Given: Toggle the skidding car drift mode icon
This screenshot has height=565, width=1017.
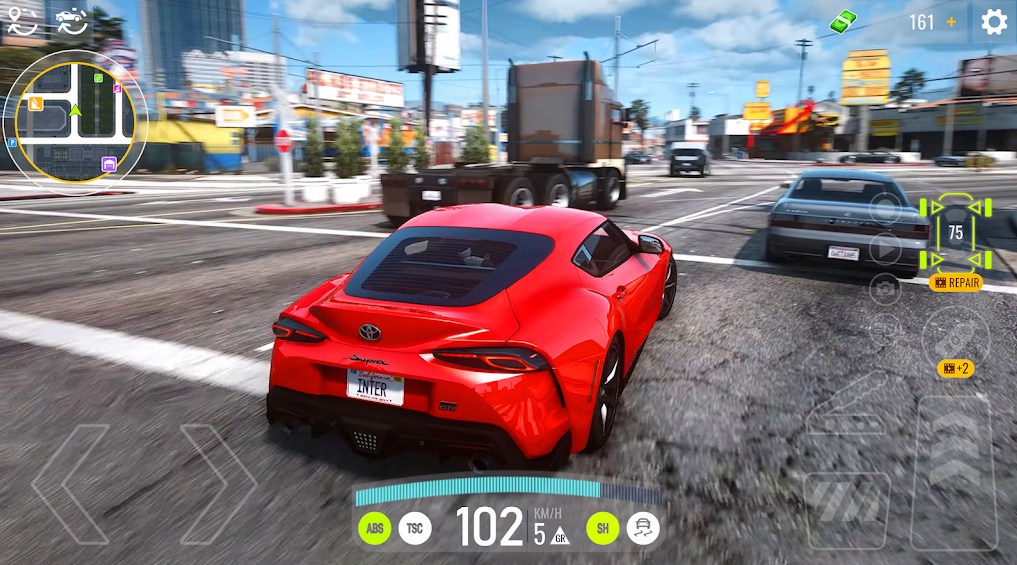Looking at the screenshot, I should (643, 528).
